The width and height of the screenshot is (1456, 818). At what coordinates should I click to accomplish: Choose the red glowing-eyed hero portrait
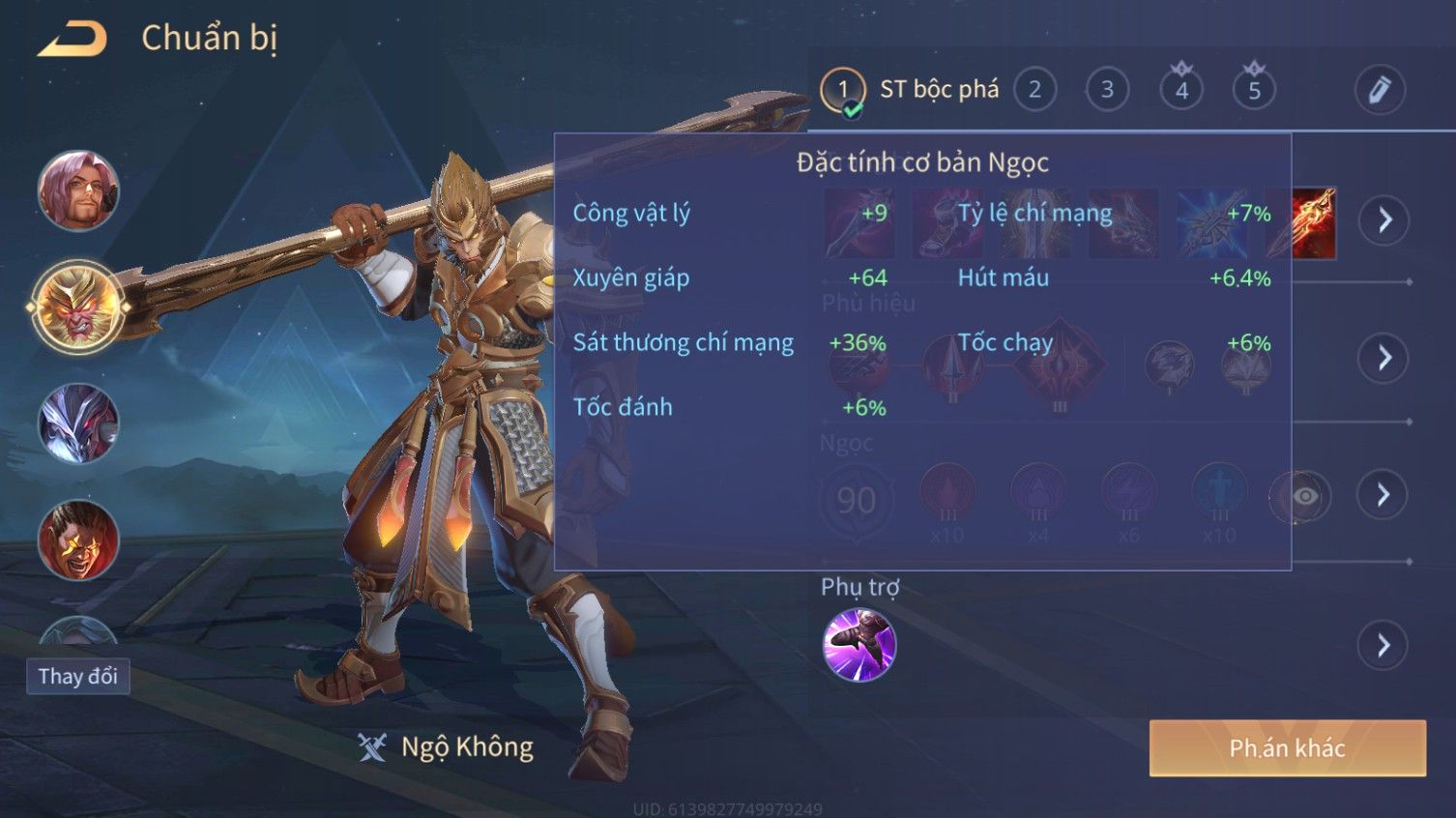tap(78, 540)
